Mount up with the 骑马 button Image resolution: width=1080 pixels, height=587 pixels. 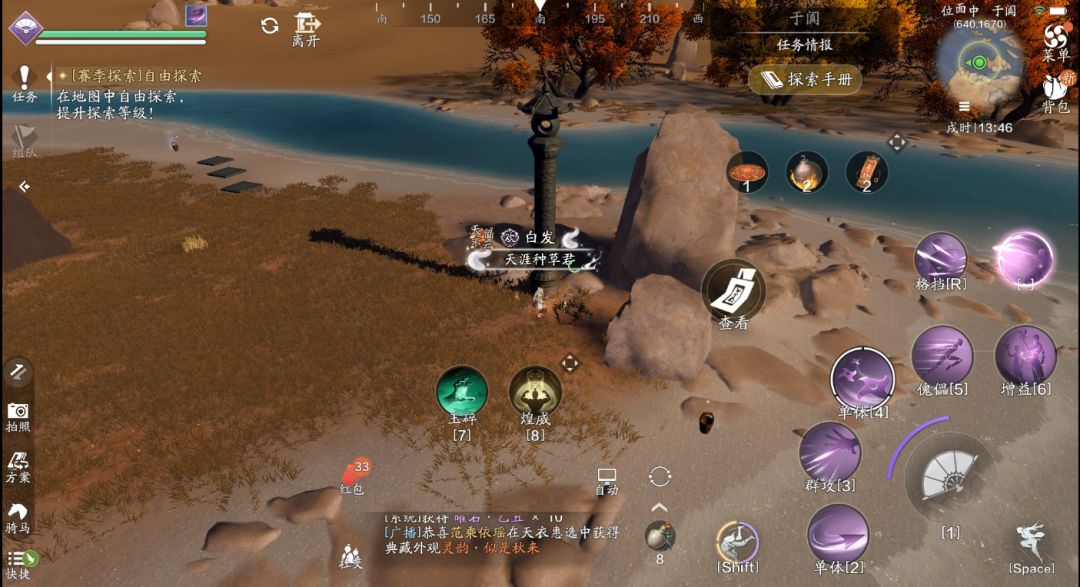click(18, 516)
